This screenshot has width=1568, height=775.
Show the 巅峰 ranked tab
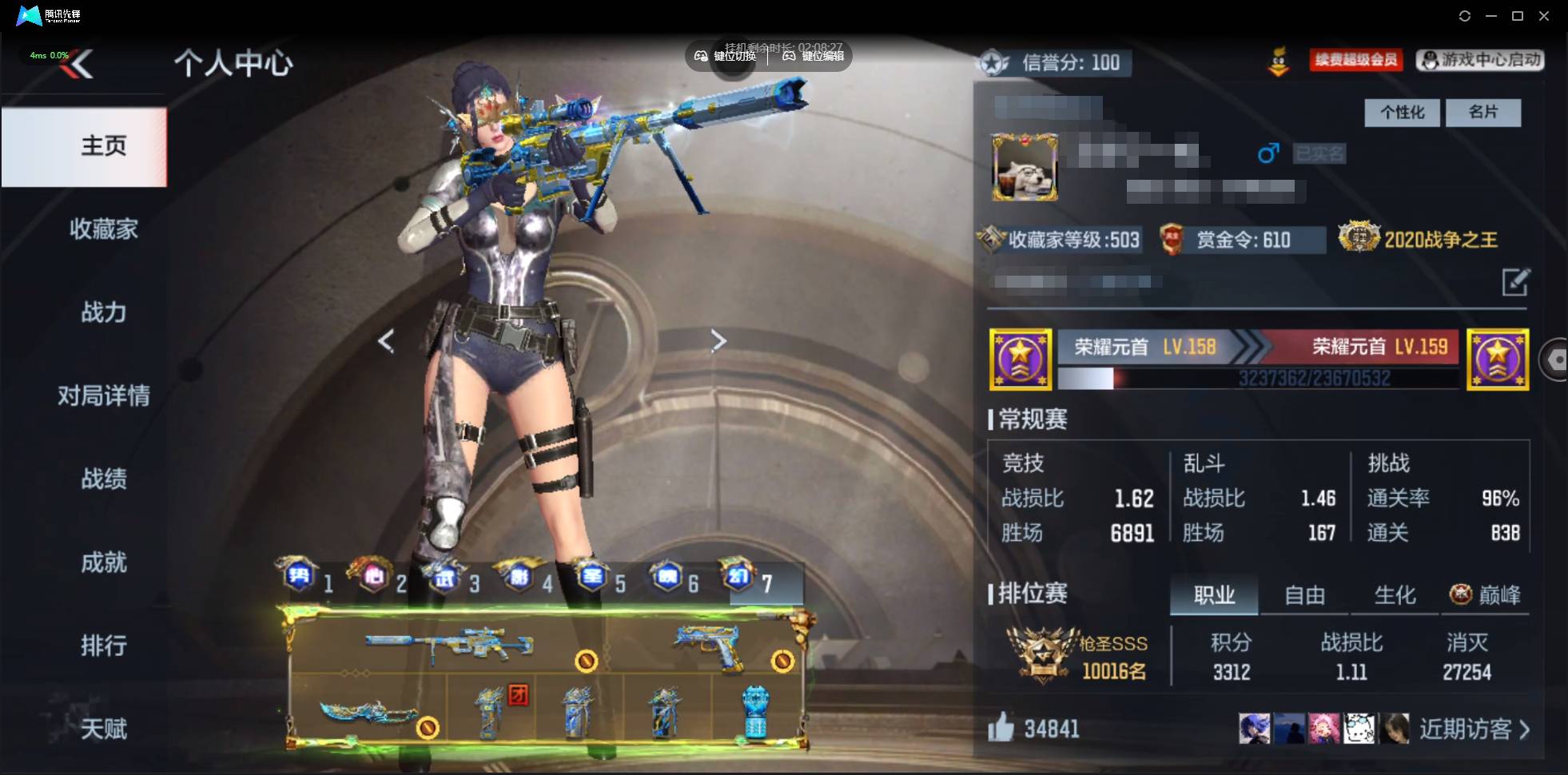(x=1486, y=595)
